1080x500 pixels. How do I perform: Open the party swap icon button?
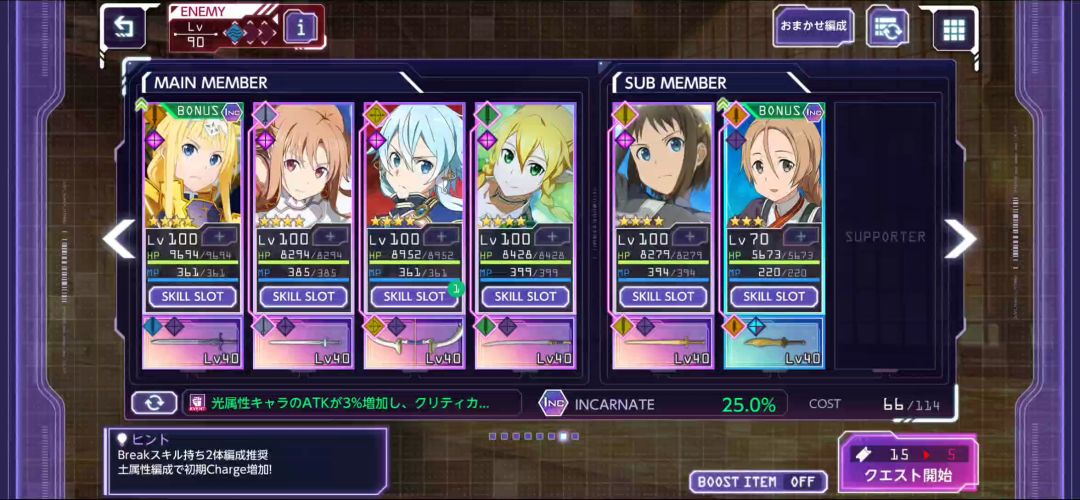tap(887, 28)
